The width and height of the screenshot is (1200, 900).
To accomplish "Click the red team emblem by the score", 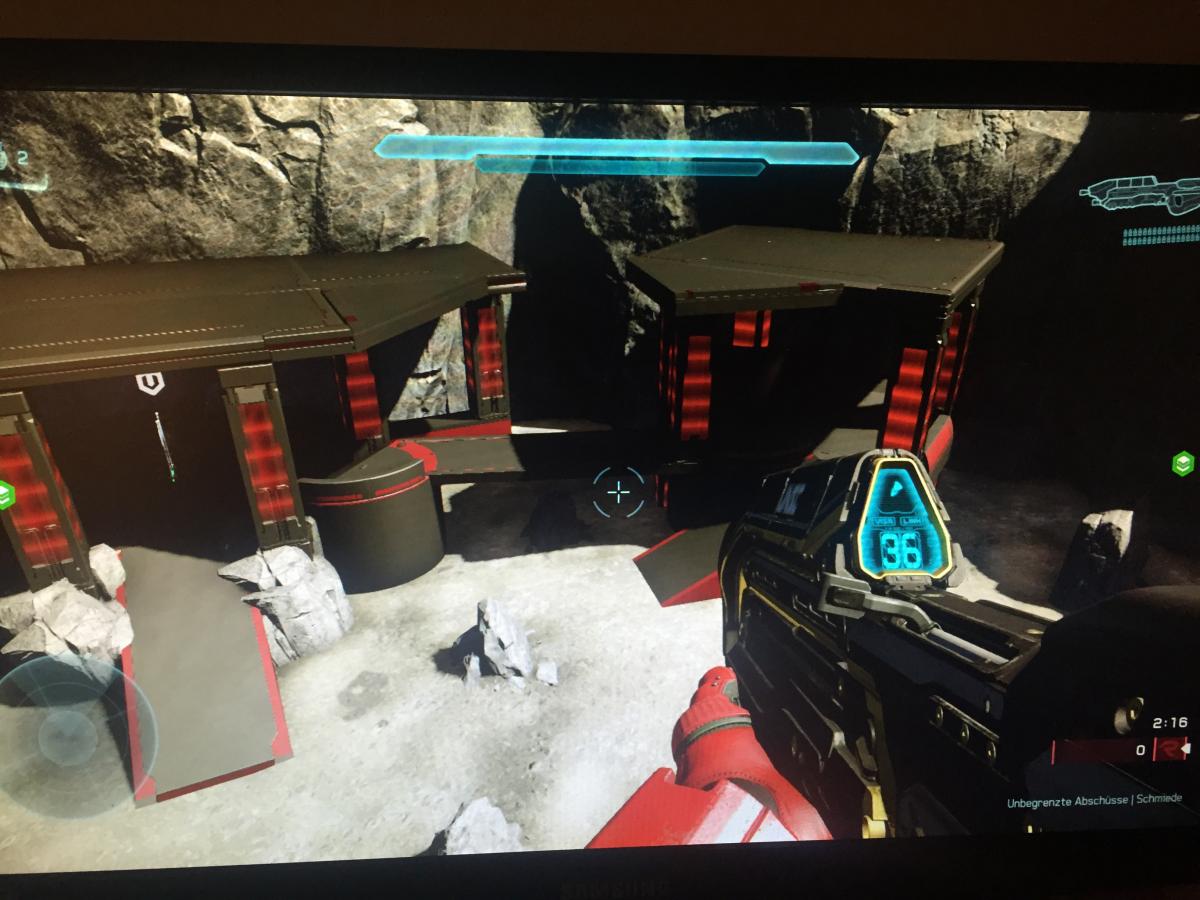I will pos(1168,749).
